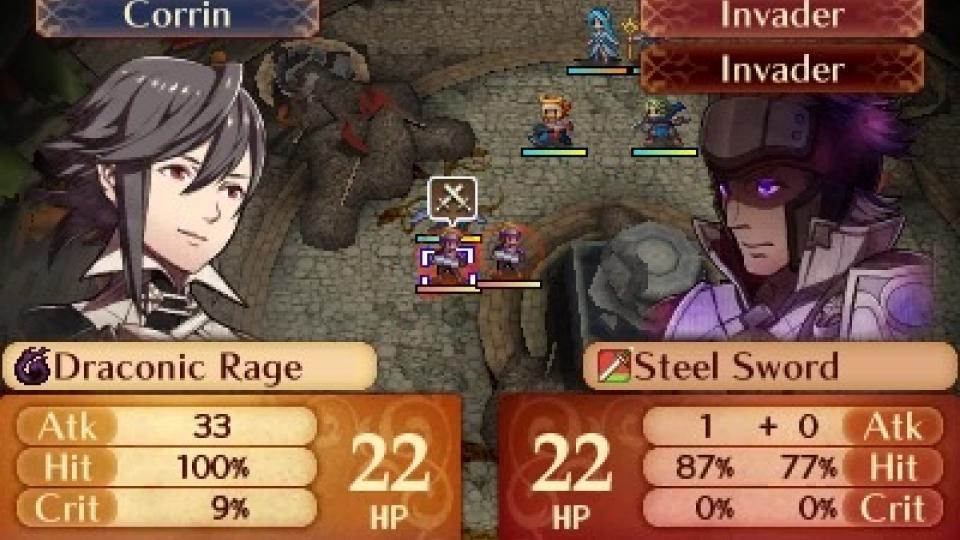The height and width of the screenshot is (540, 960).
Task: Click the crossed swords attack bubble
Action: point(451,198)
